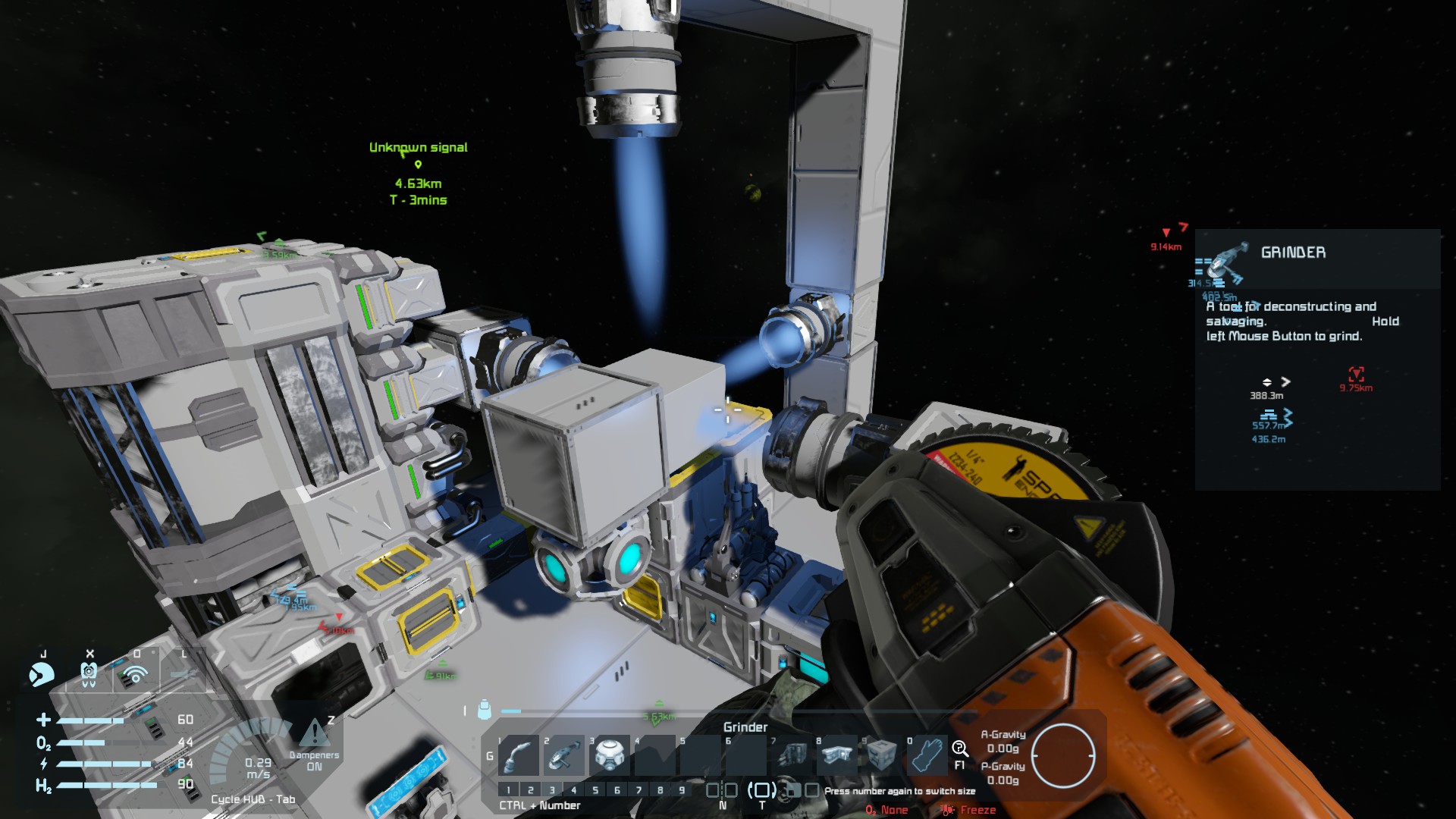Viewport: 1456px width, 819px height.
Task: Toggle the symmetry mode icon
Action: [x=721, y=790]
